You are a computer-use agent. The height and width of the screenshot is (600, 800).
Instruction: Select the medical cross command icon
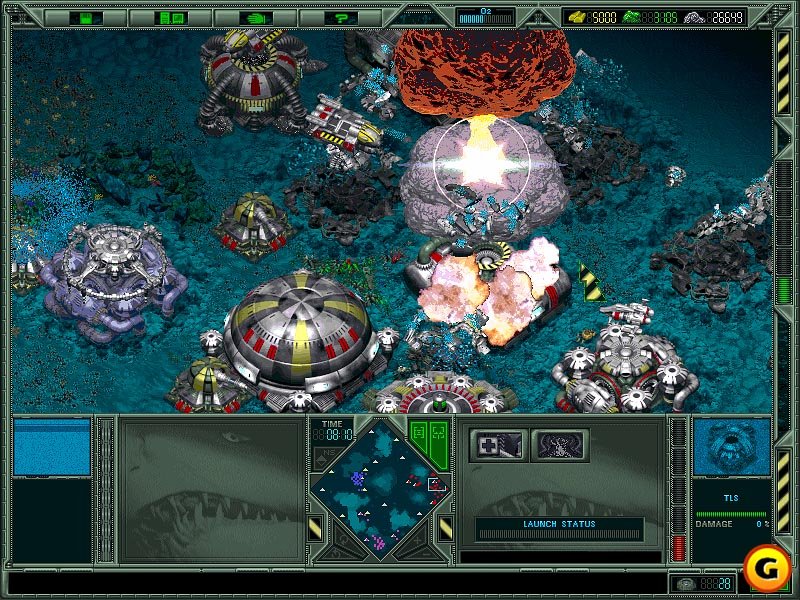click(x=497, y=445)
